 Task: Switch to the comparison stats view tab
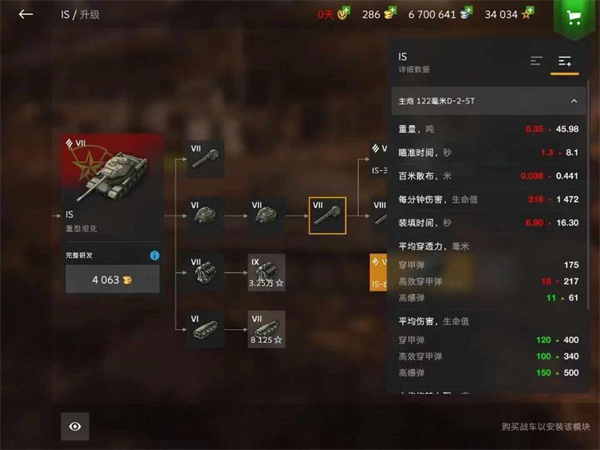(565, 62)
